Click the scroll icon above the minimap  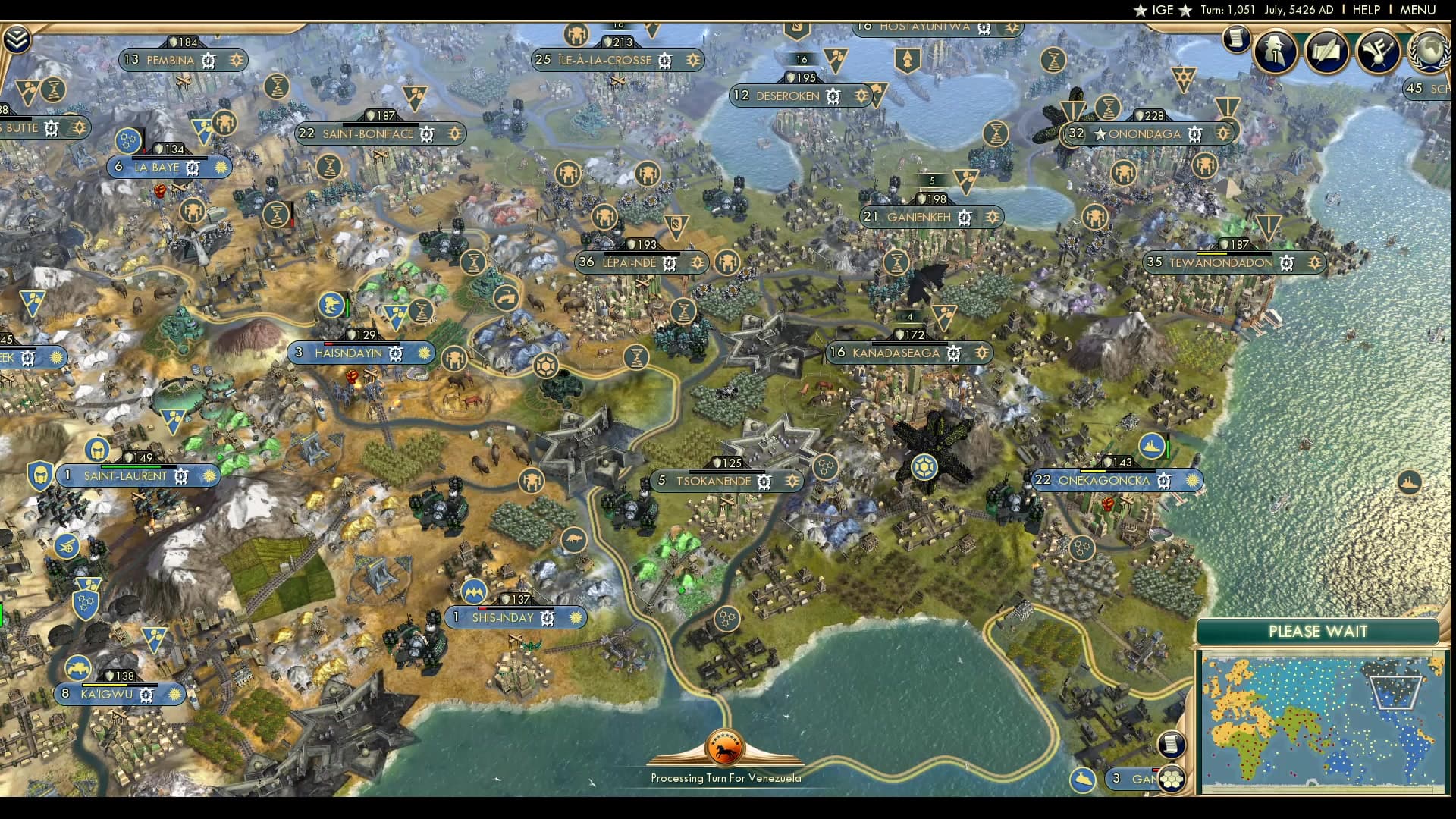click(x=1170, y=745)
